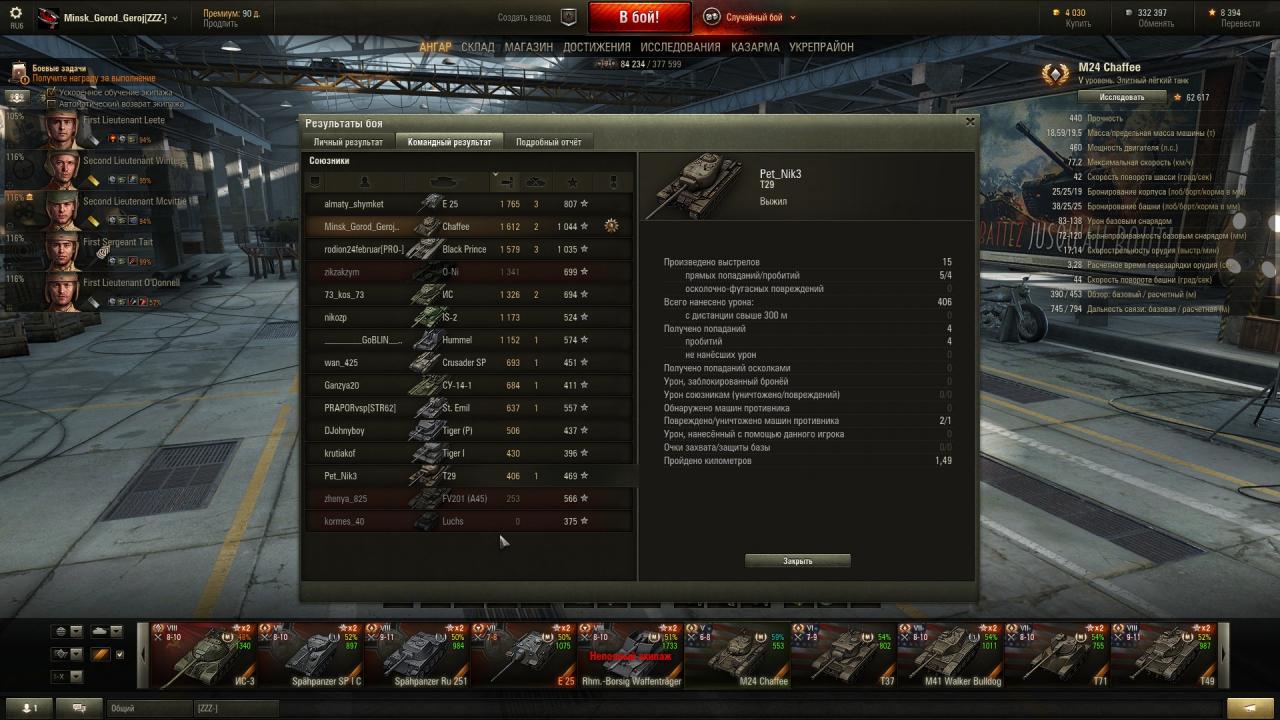The image size is (1280, 720).
Task: Open the ДОСТИЖЕНИЯ page
Action: [596, 47]
